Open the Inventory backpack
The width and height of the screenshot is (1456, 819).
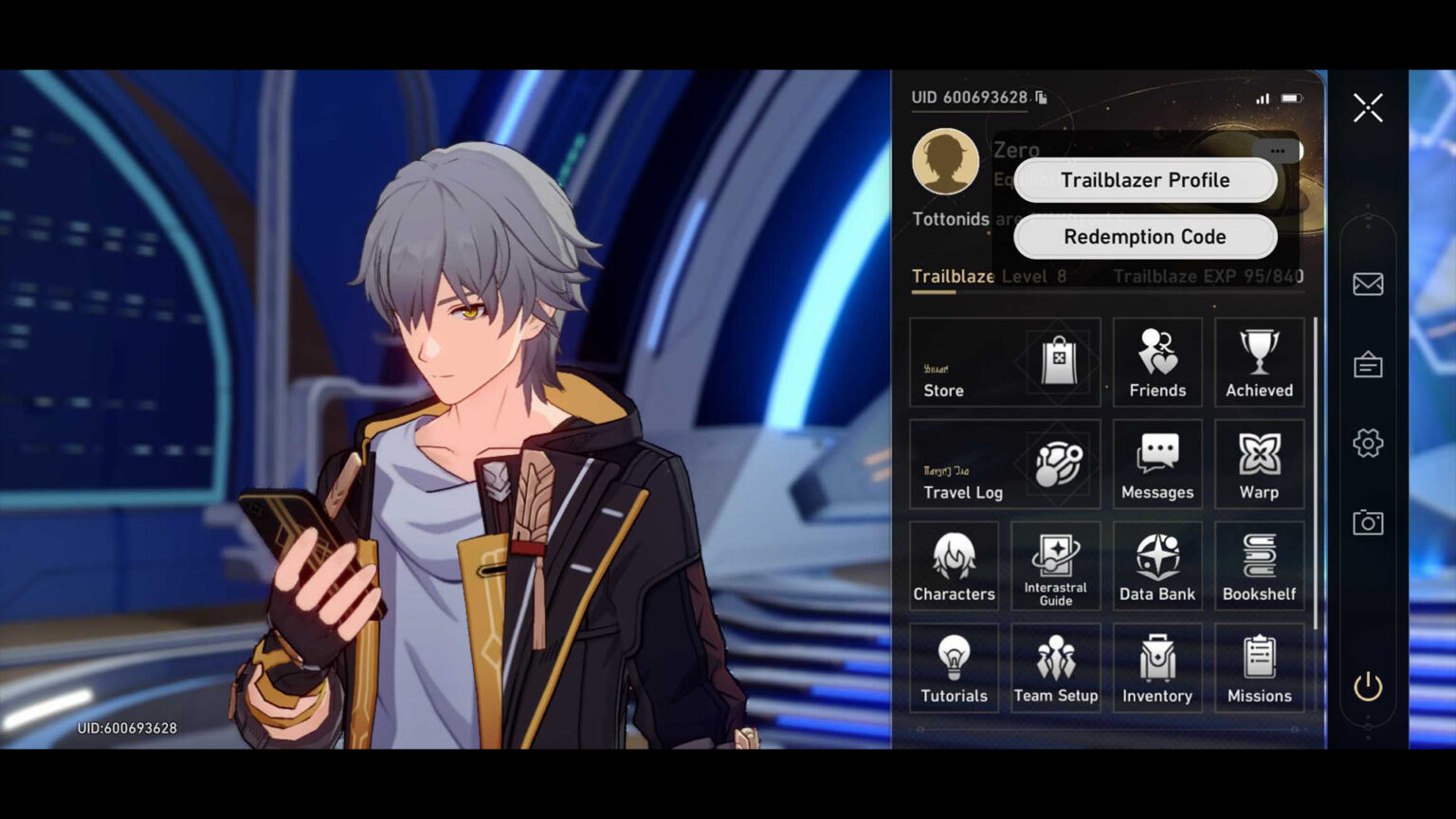click(1157, 668)
